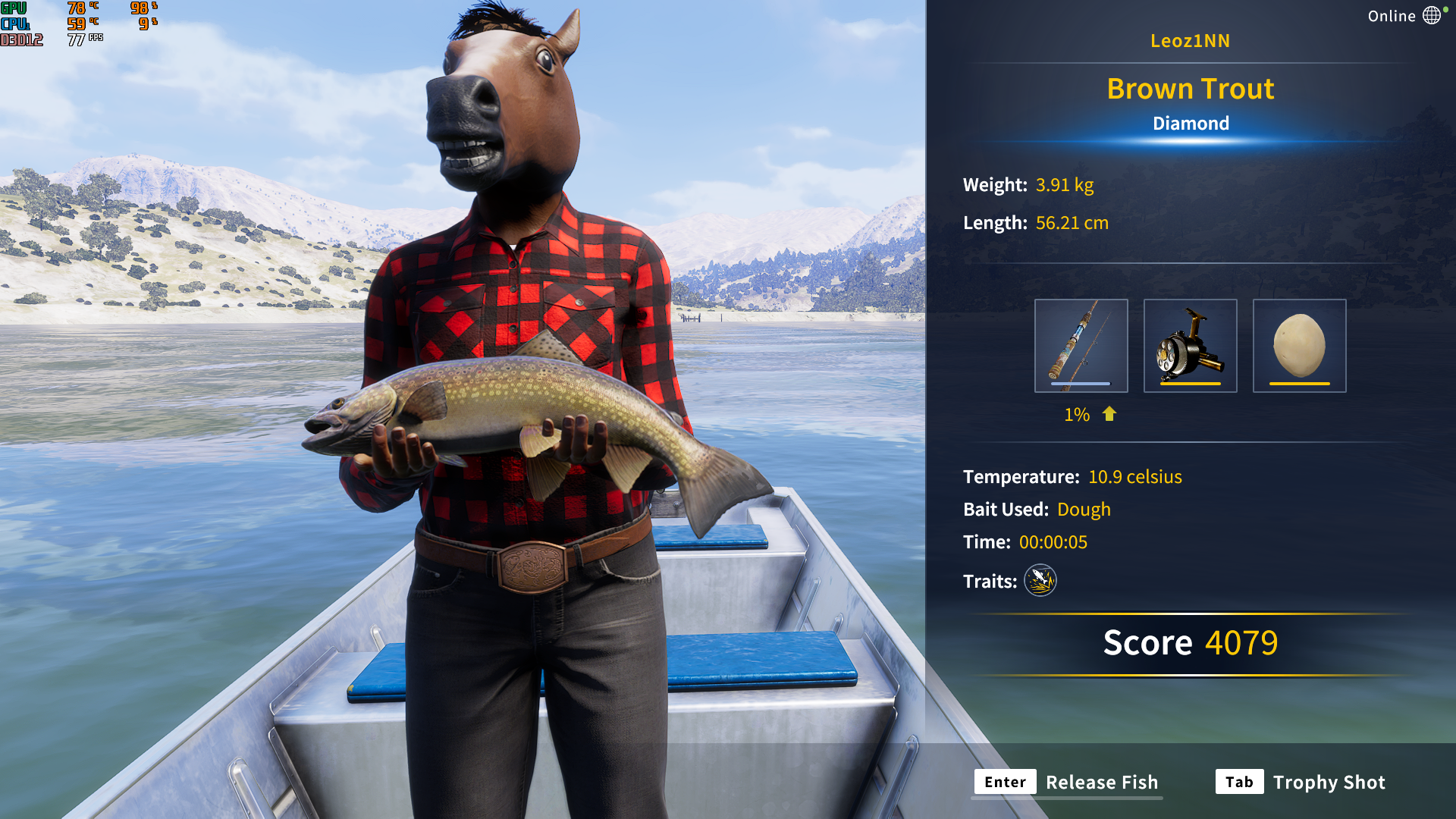
Task: Inspect the Dough bait icon
Action: coord(1298,345)
